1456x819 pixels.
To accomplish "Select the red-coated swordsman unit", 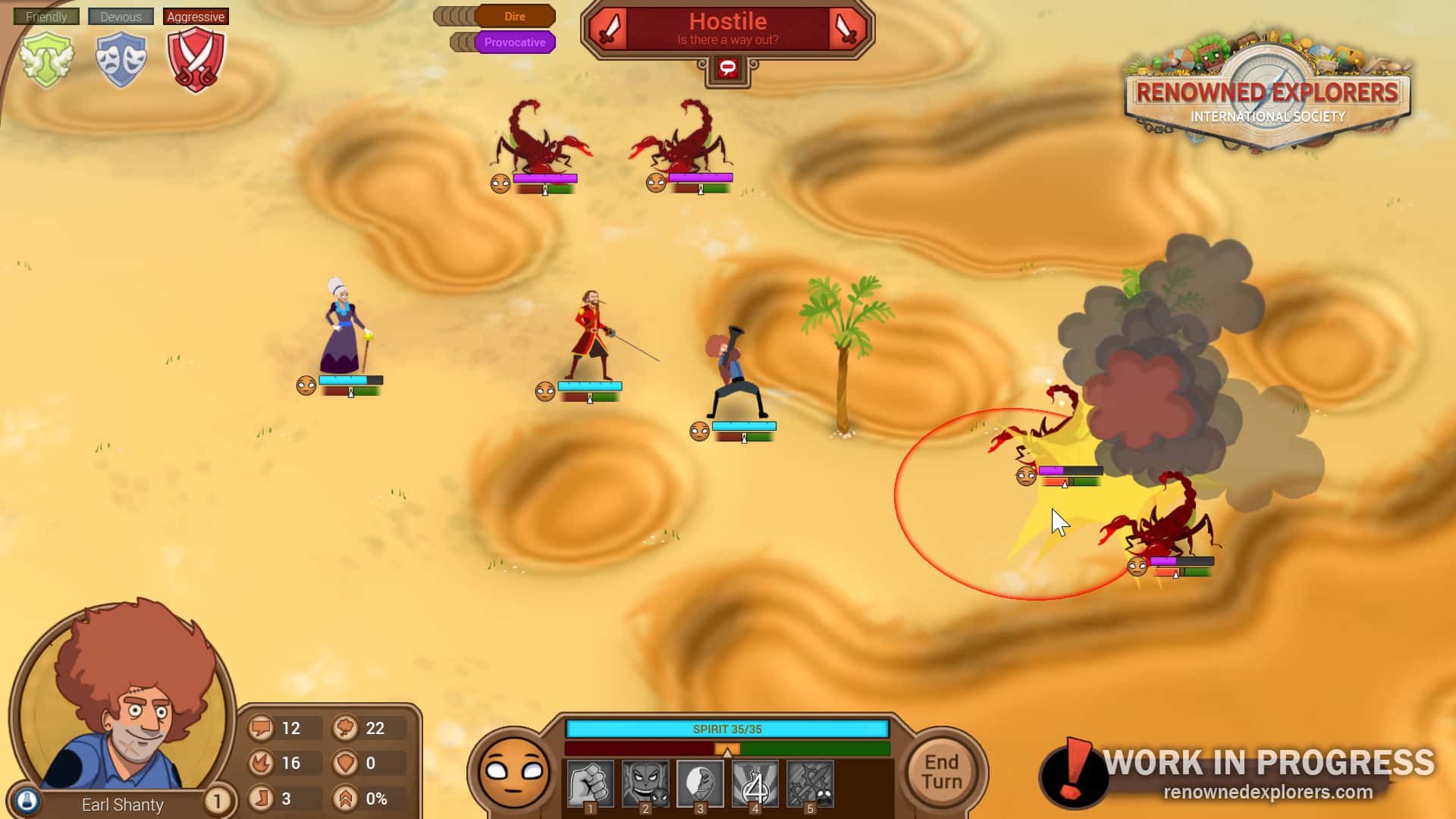I will click(591, 336).
